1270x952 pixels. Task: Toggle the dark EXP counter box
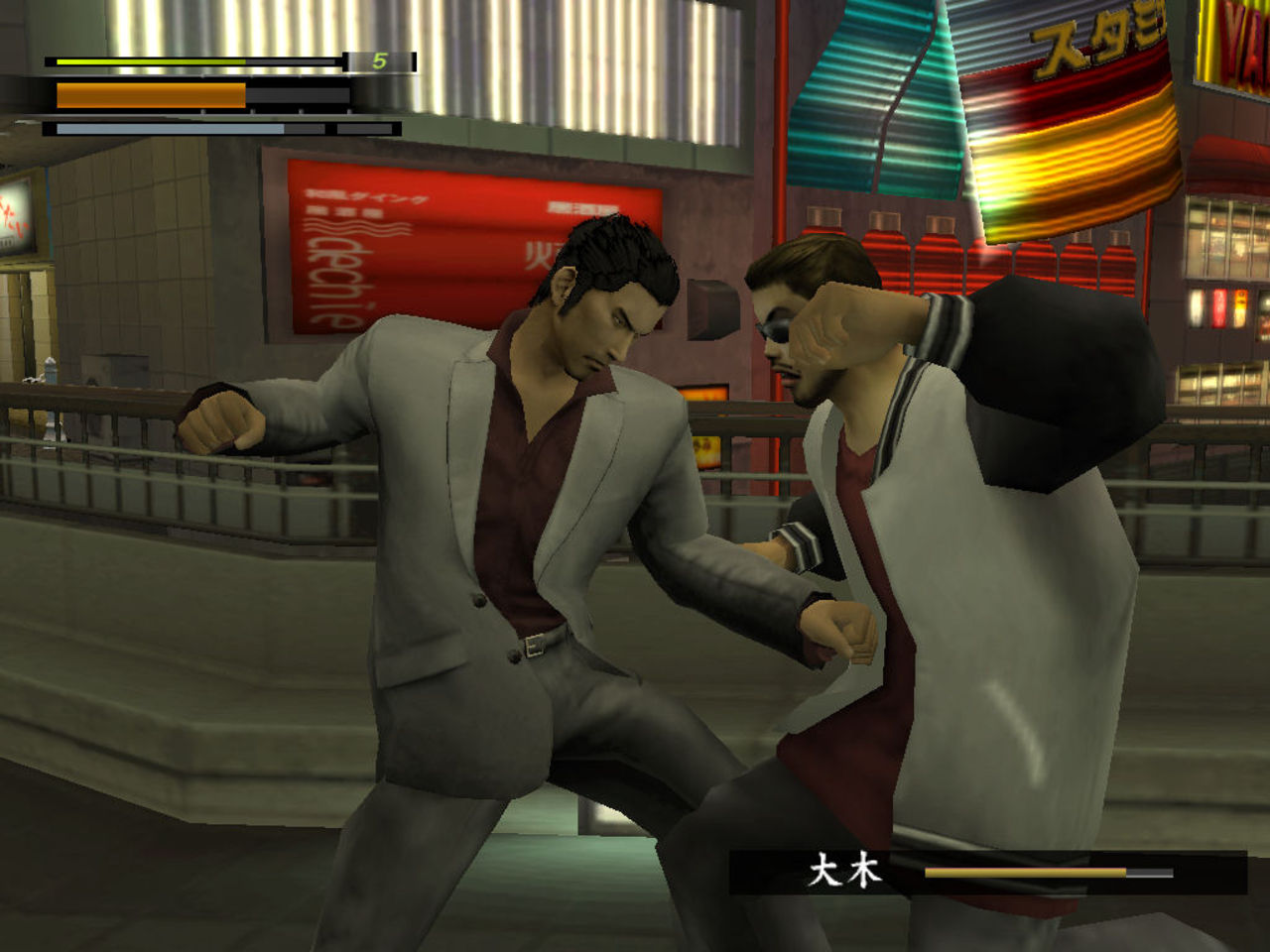coord(377,61)
